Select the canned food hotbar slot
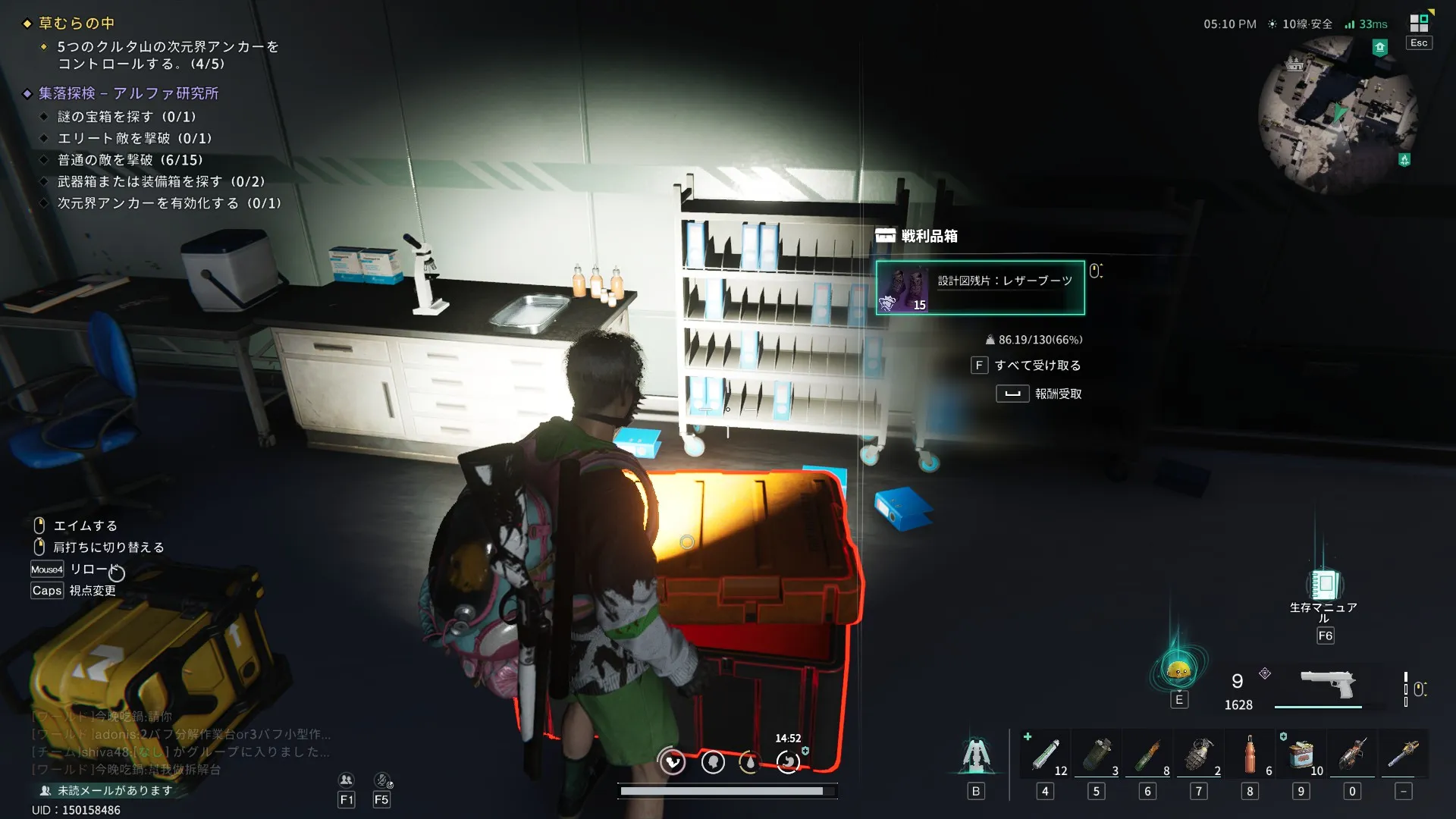 (1301, 755)
